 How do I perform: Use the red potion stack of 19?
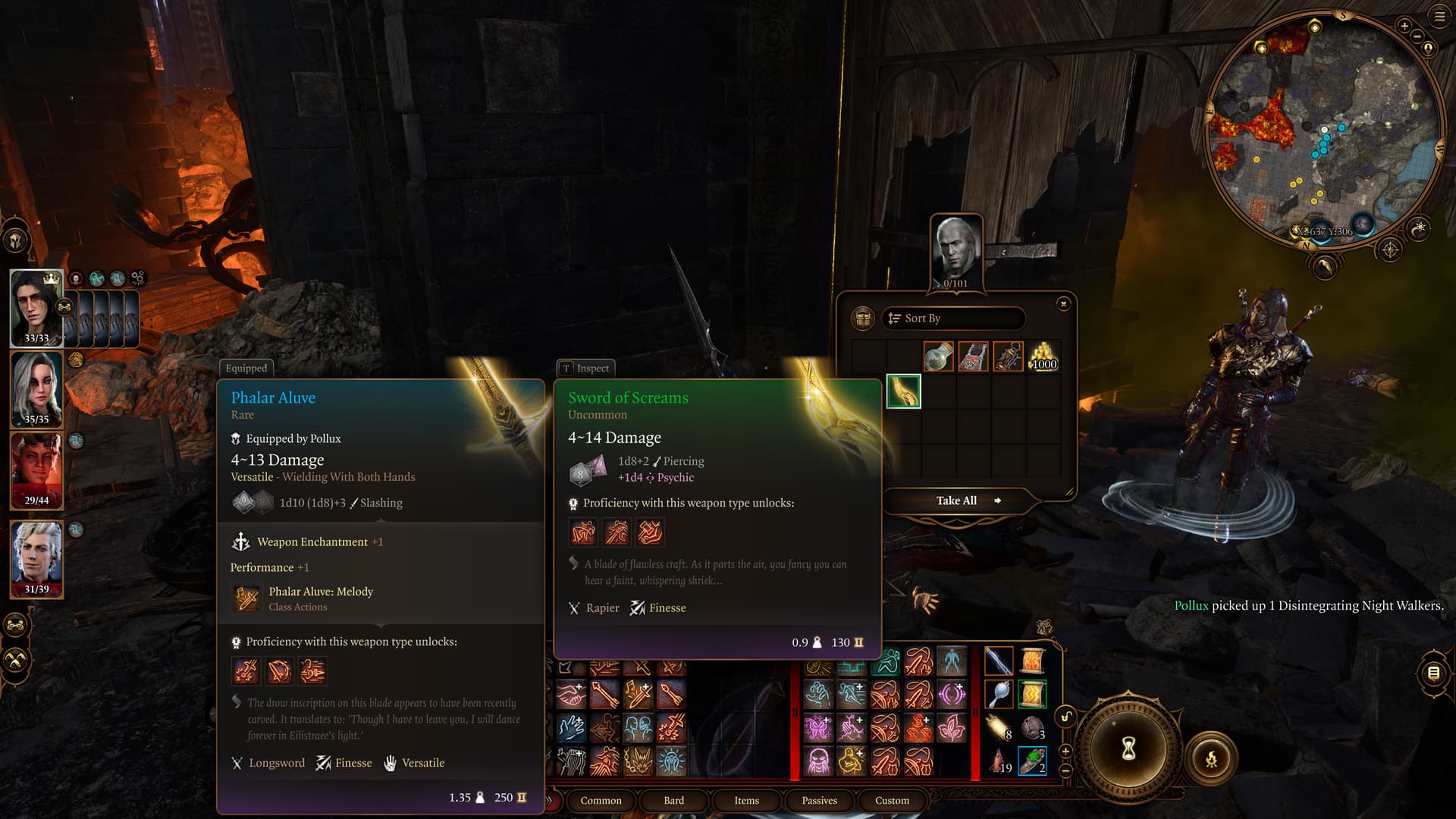click(999, 760)
